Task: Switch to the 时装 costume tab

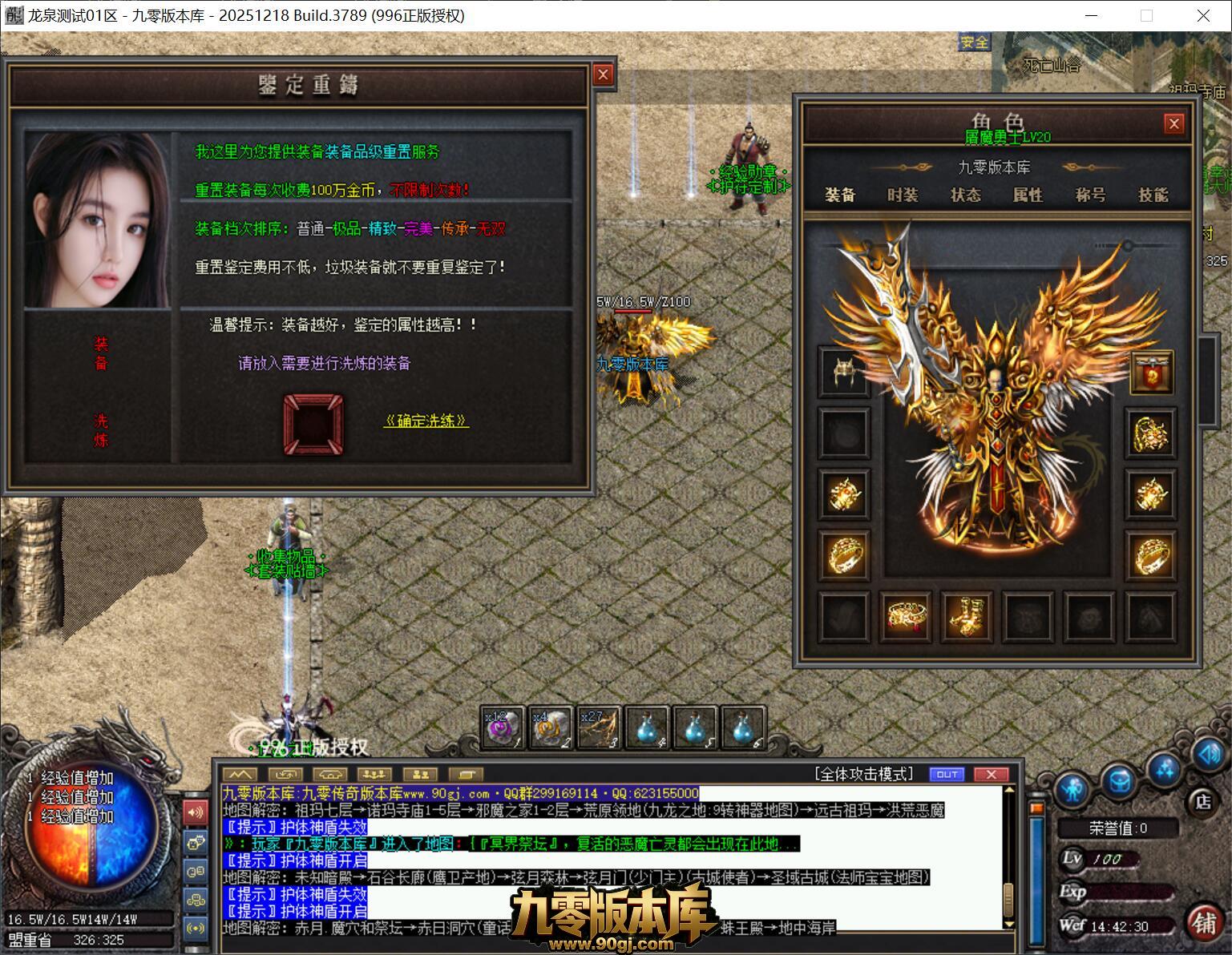Action: pos(903,195)
